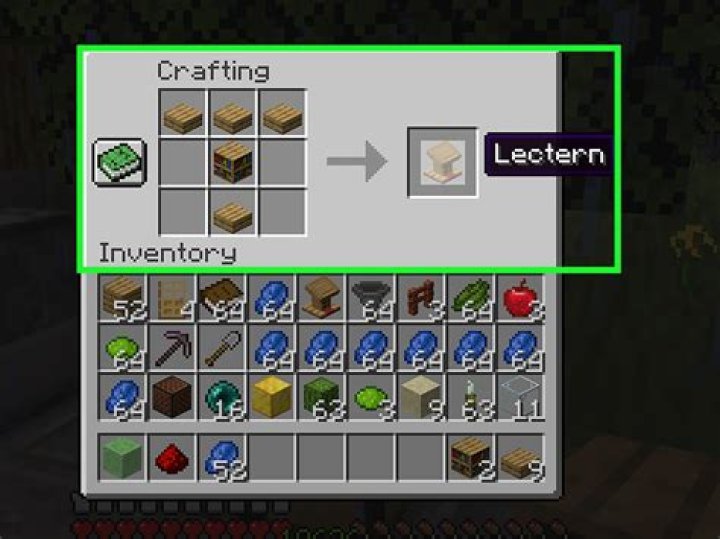Select the red apple in the inventory
Image resolution: width=720 pixels, height=539 pixels.
click(520, 299)
